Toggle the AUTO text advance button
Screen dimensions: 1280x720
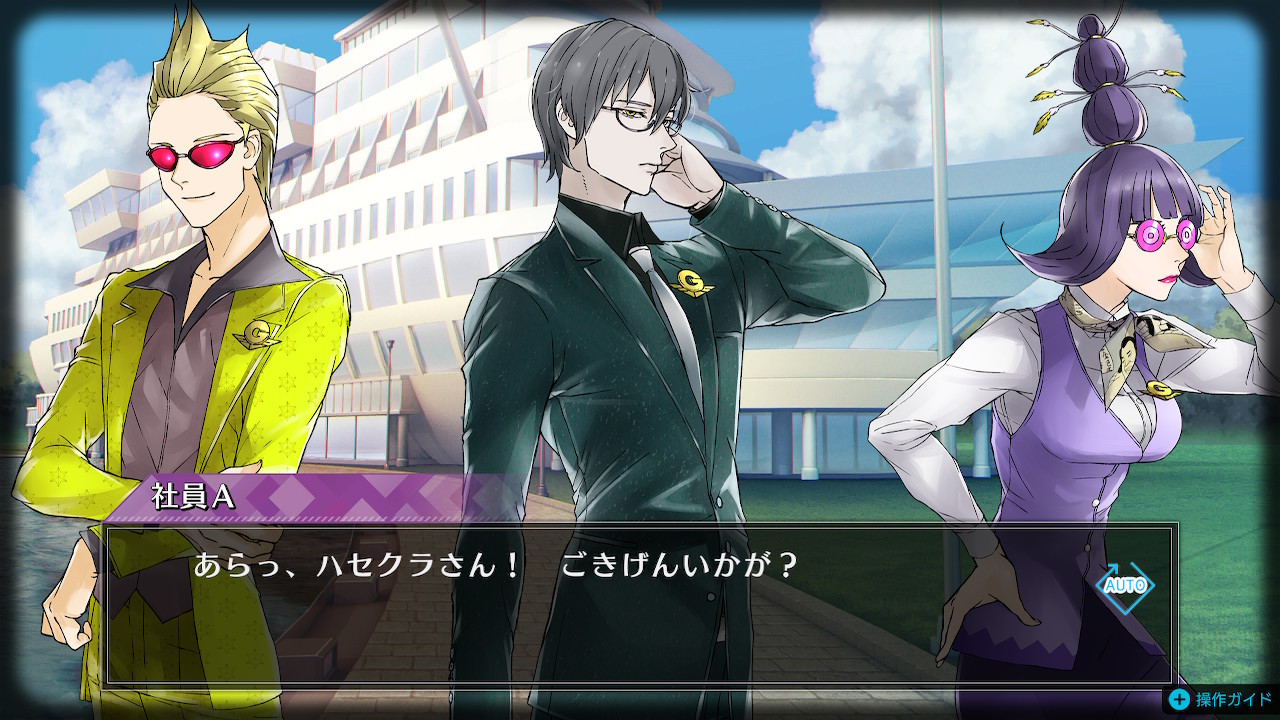coord(1124,585)
